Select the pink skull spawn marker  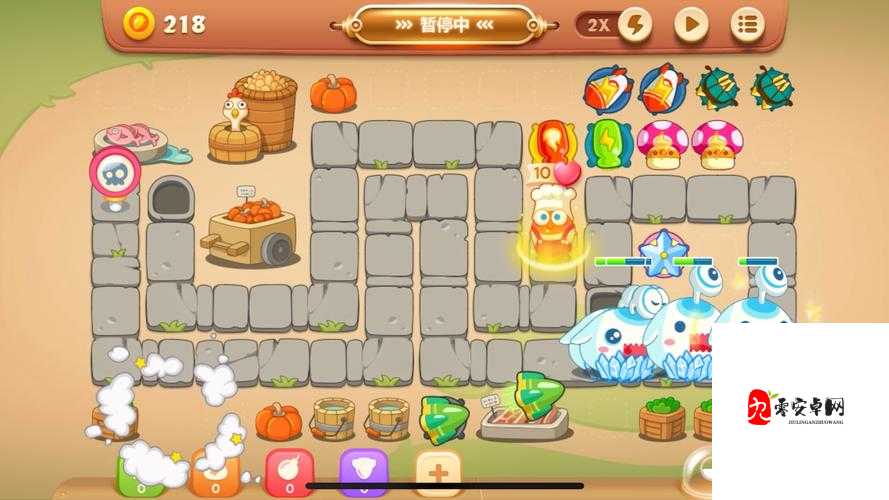(x=116, y=174)
